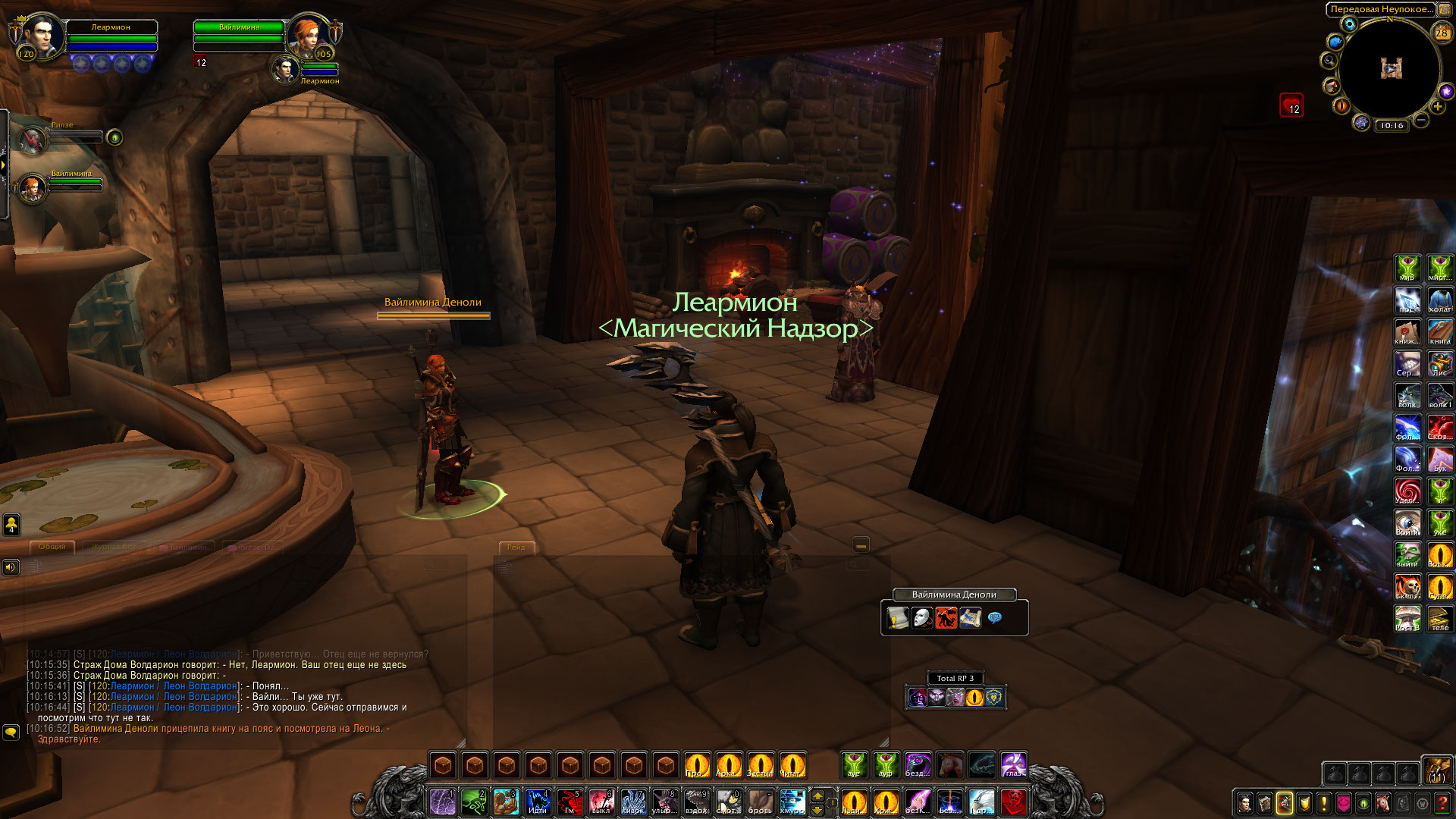Open the main backpack bag
1456x819 pixels.
click(x=1436, y=770)
